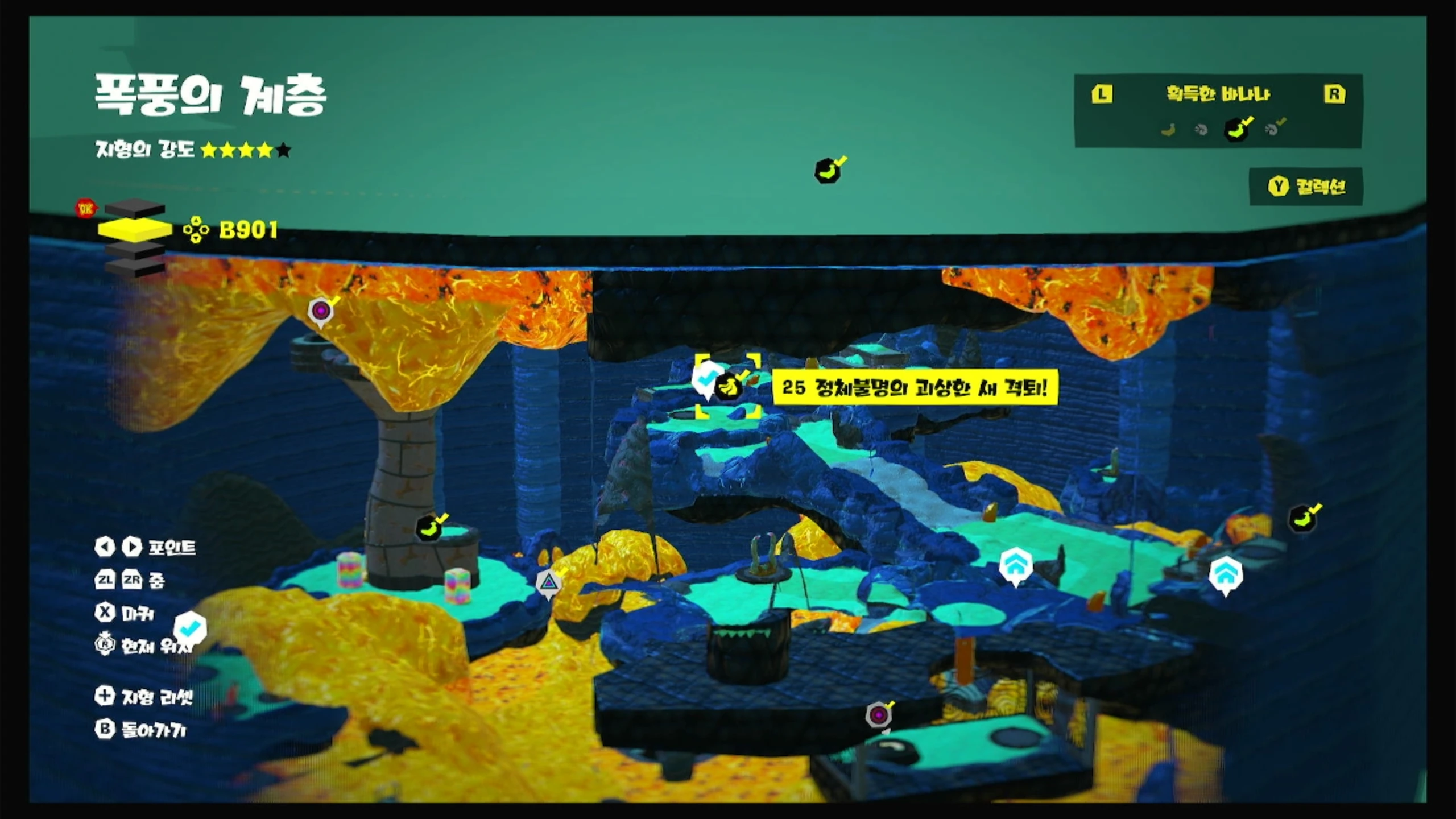This screenshot has height=819, width=1456.
Task: Switch to the uncollected fossils filter
Action: tap(1201, 130)
